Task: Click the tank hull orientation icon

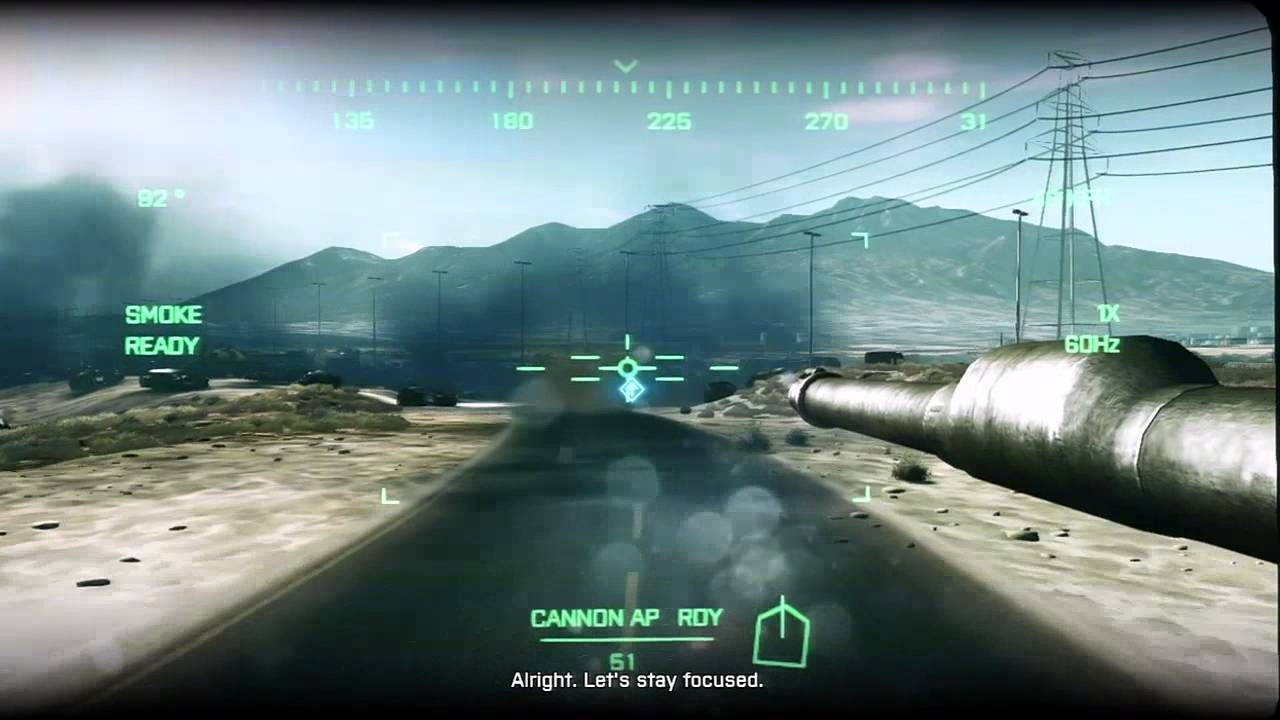Action: (781, 634)
